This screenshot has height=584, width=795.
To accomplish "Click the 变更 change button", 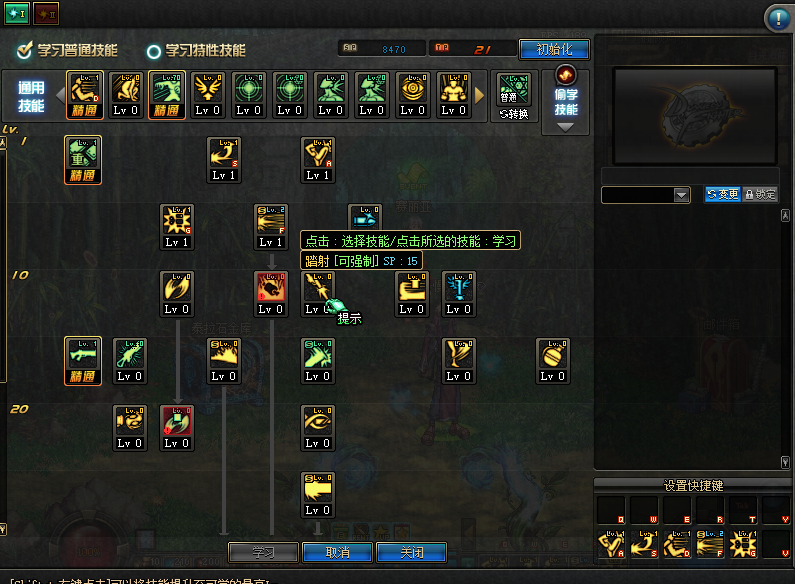I will tap(722, 195).
